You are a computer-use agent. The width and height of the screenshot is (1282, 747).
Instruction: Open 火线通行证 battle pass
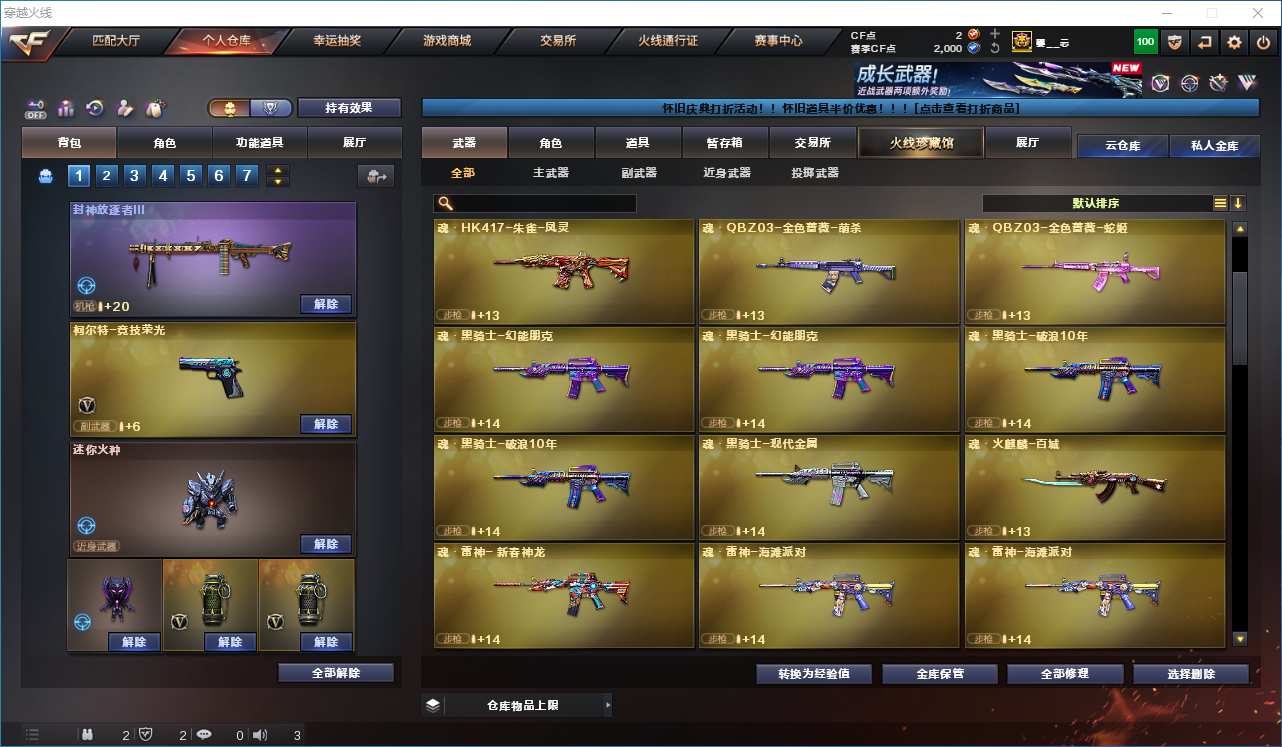668,41
